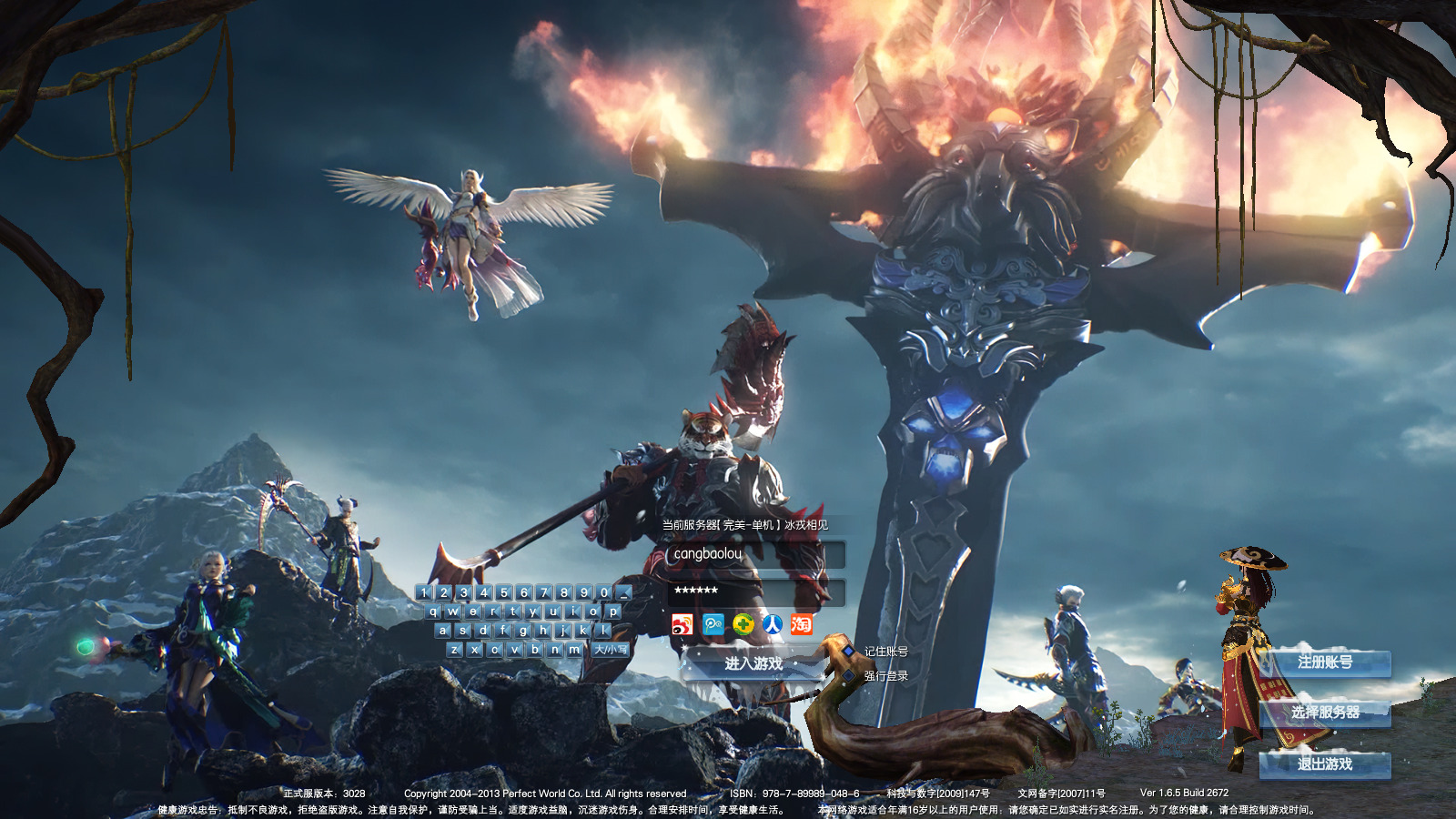Image resolution: width=1456 pixels, height=819 pixels.
Task: Focus the username field showing cangbaolou
Action: [x=755, y=554]
